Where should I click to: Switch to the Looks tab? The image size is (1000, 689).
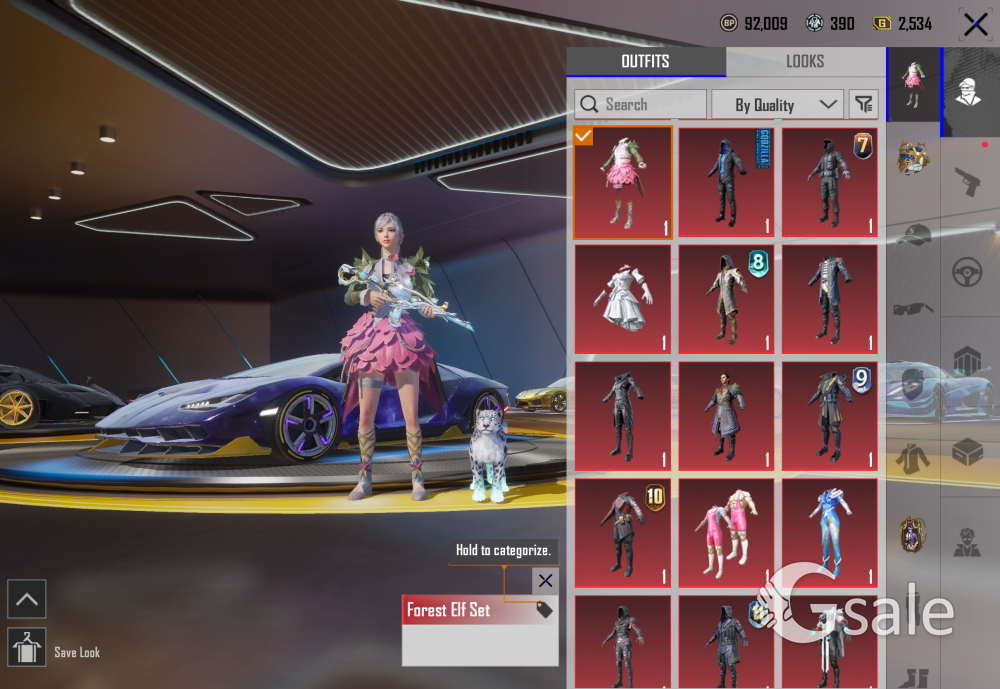(805, 62)
